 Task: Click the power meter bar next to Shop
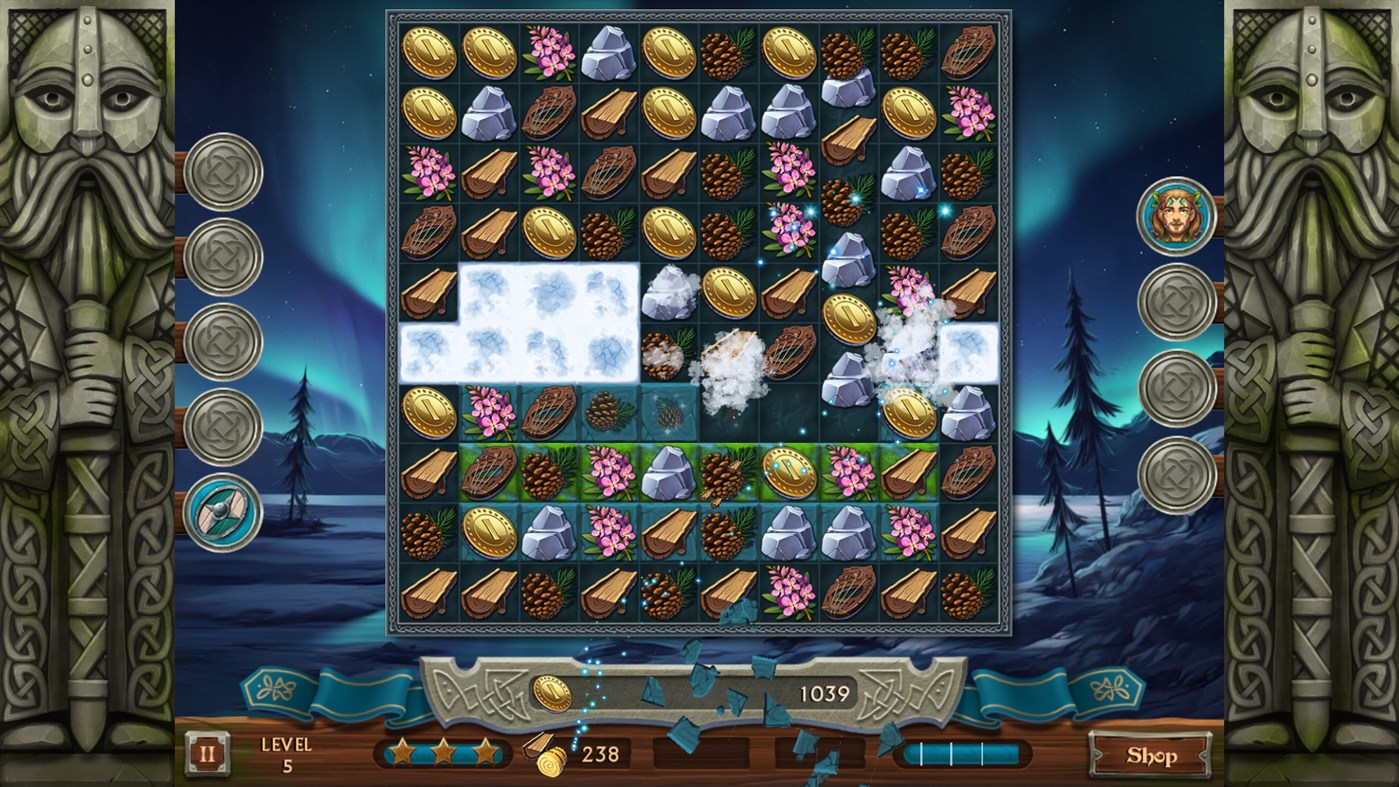[x=962, y=753]
